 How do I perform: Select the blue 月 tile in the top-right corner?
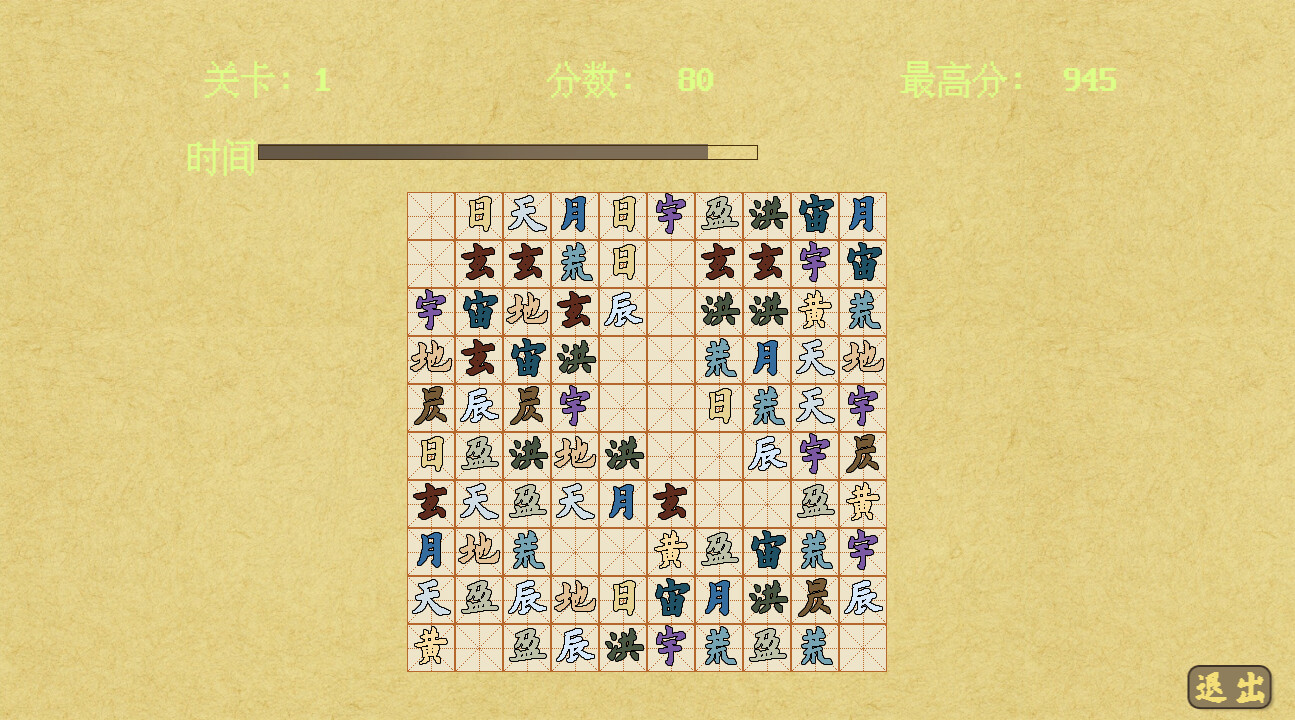click(x=862, y=214)
